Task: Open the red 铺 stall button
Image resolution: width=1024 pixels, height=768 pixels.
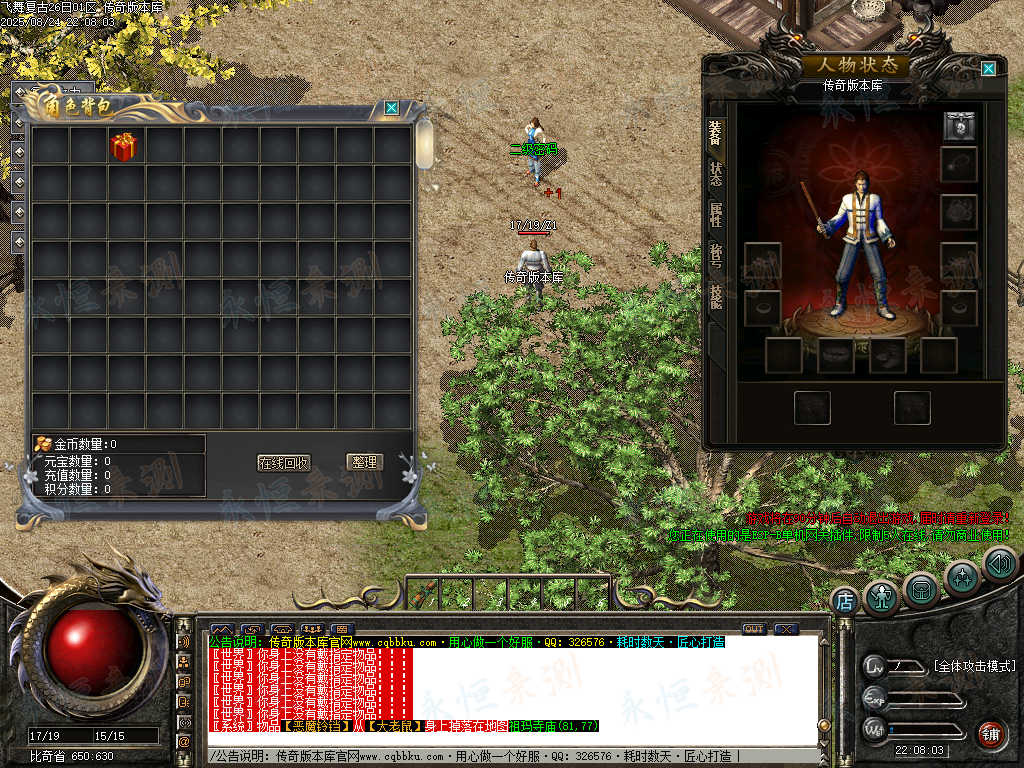Action: (x=990, y=735)
